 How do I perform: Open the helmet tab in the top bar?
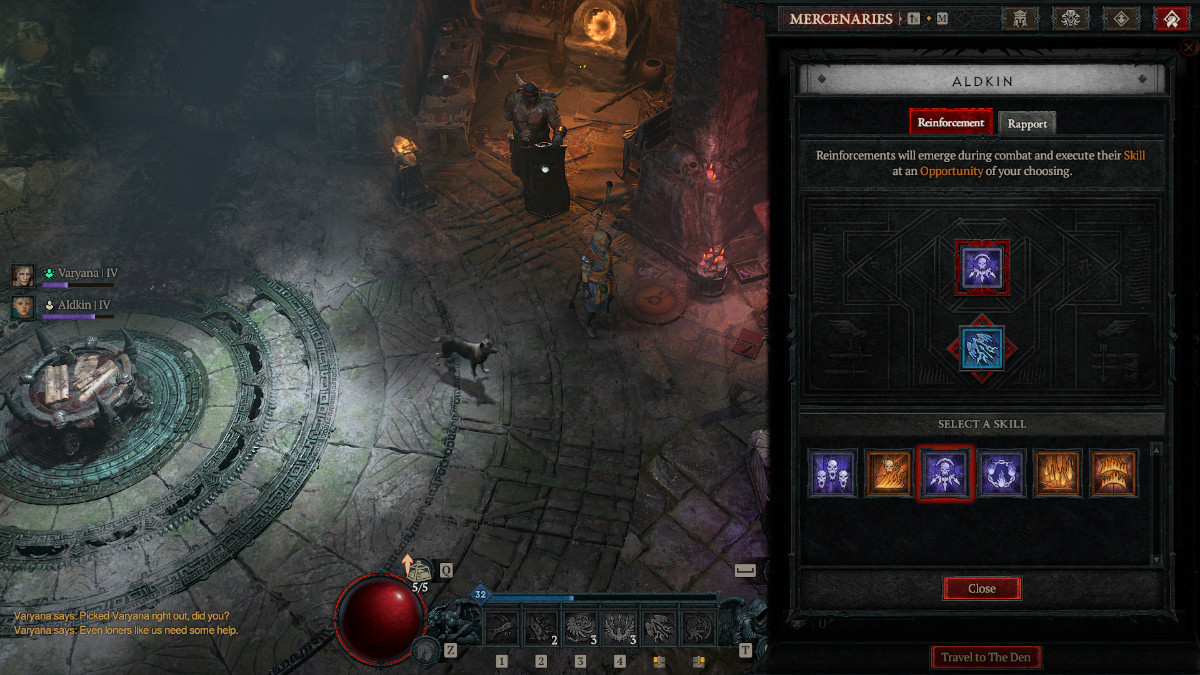1020,18
